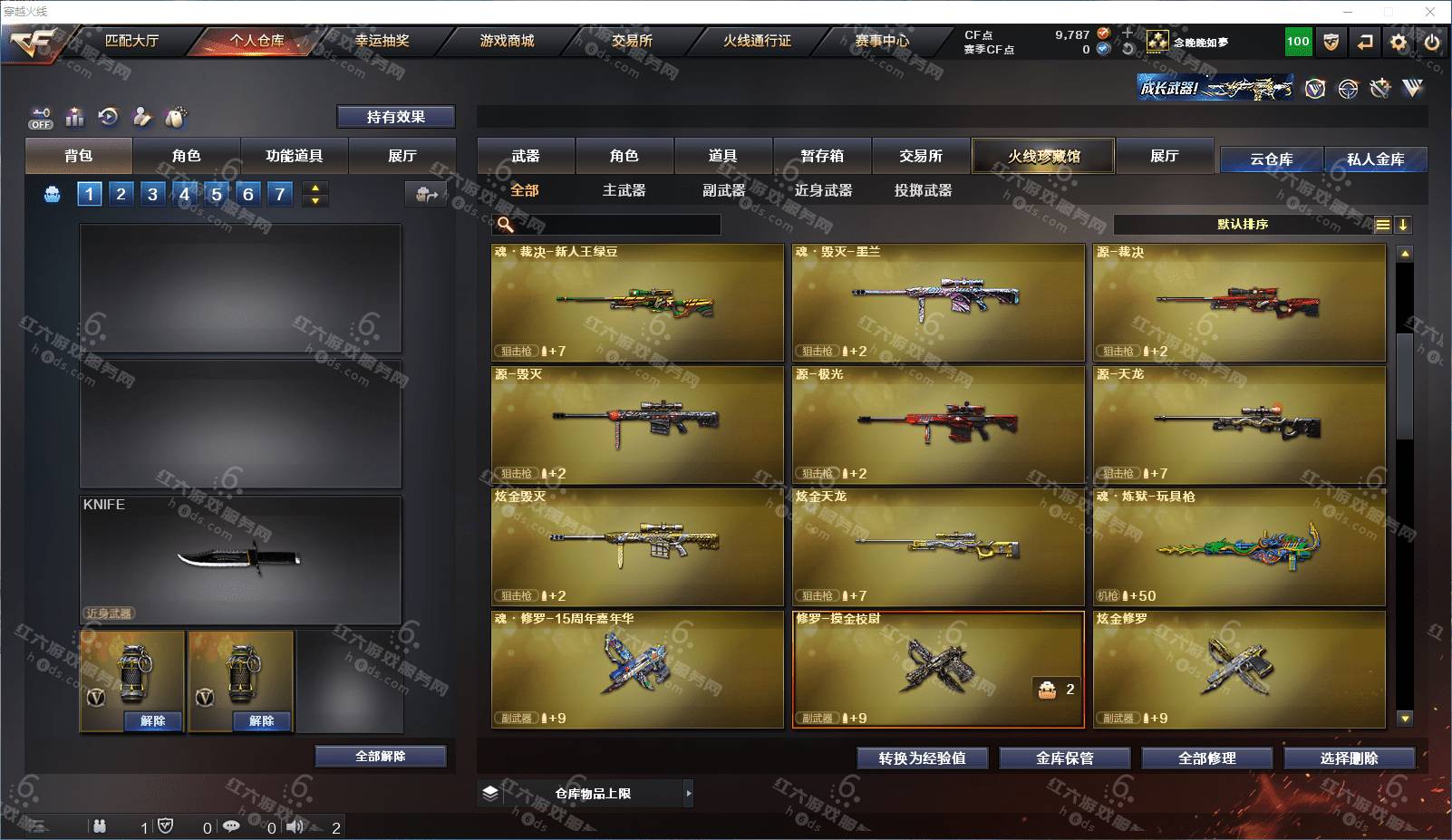The width and height of the screenshot is (1452, 840).
Task: Click 全部解除 to unequip all
Action: tap(381, 756)
